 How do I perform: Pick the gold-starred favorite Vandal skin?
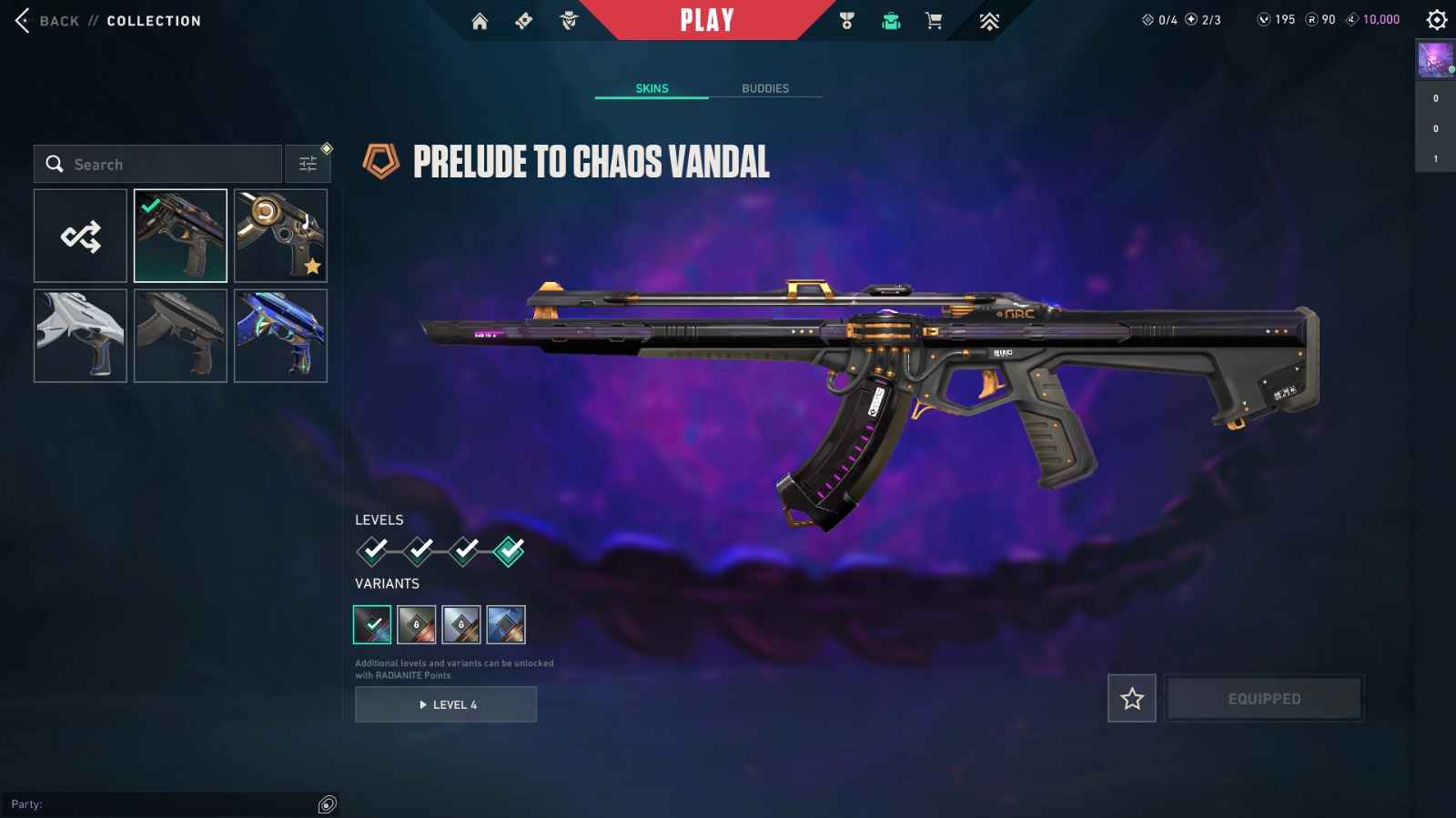pos(280,237)
